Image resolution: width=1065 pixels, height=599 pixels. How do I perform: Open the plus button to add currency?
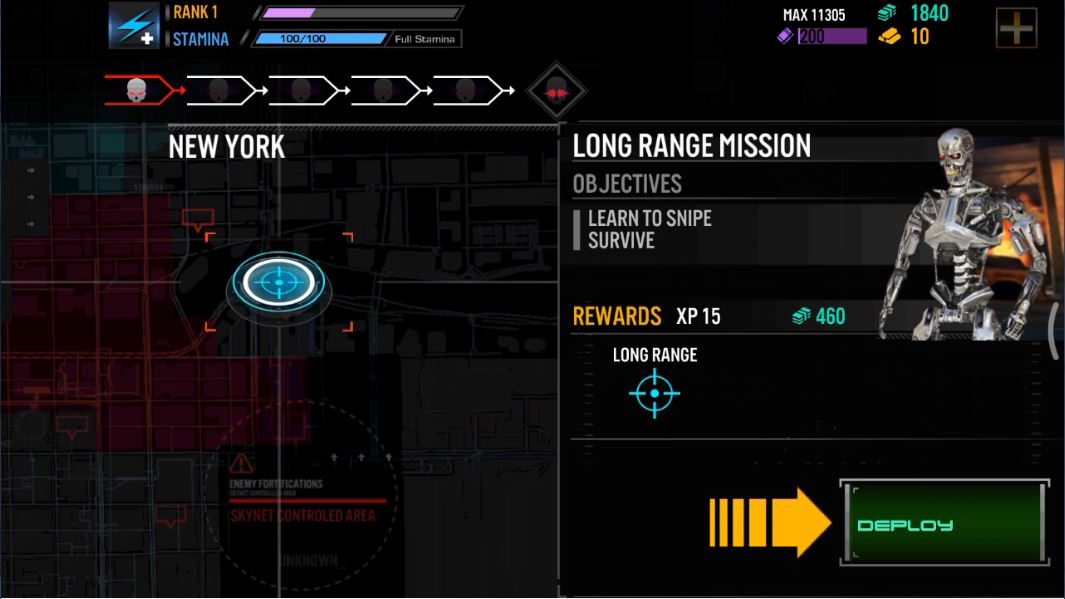coord(1016,27)
